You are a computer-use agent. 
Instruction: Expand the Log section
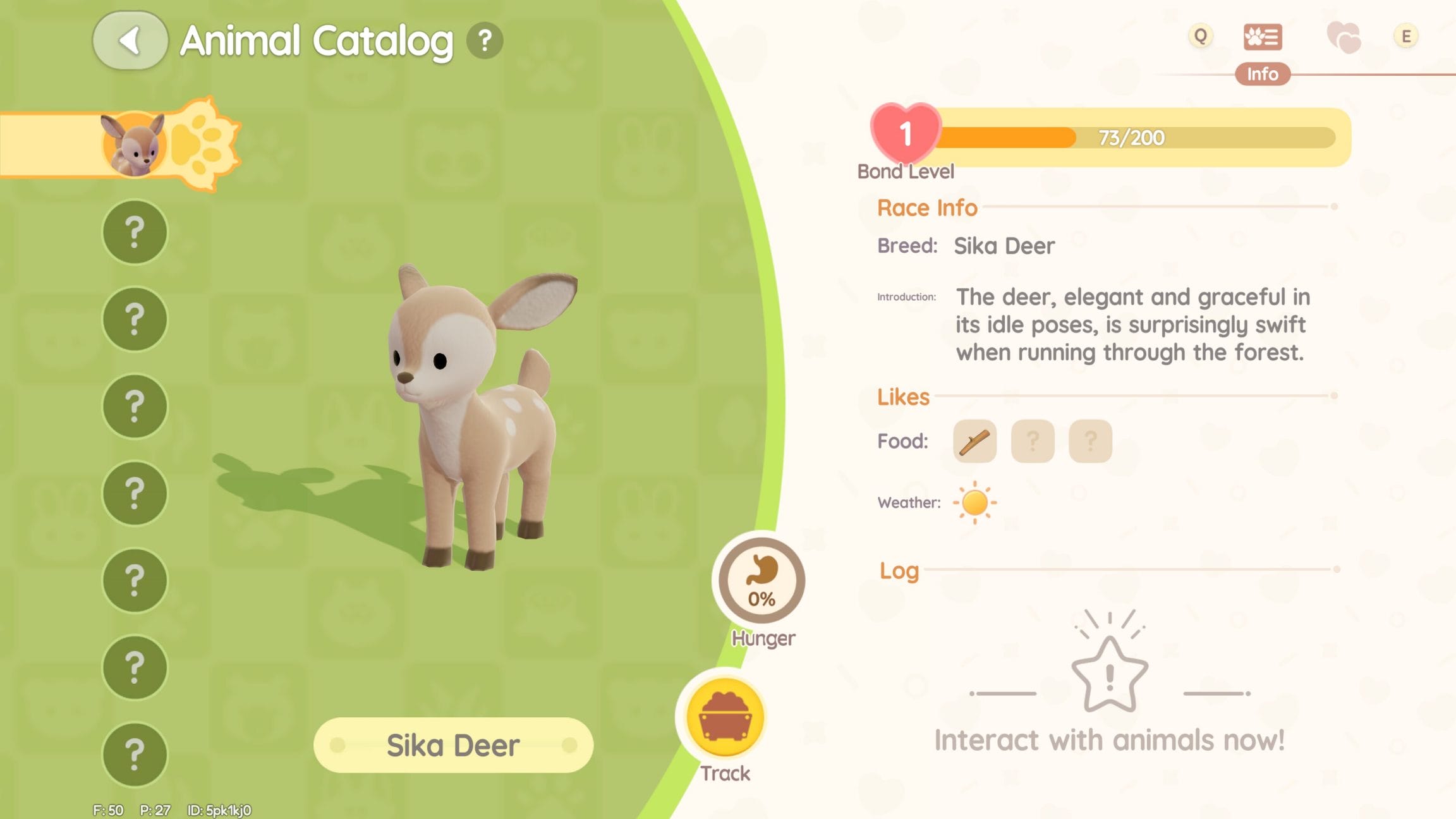pyautogui.click(x=900, y=571)
